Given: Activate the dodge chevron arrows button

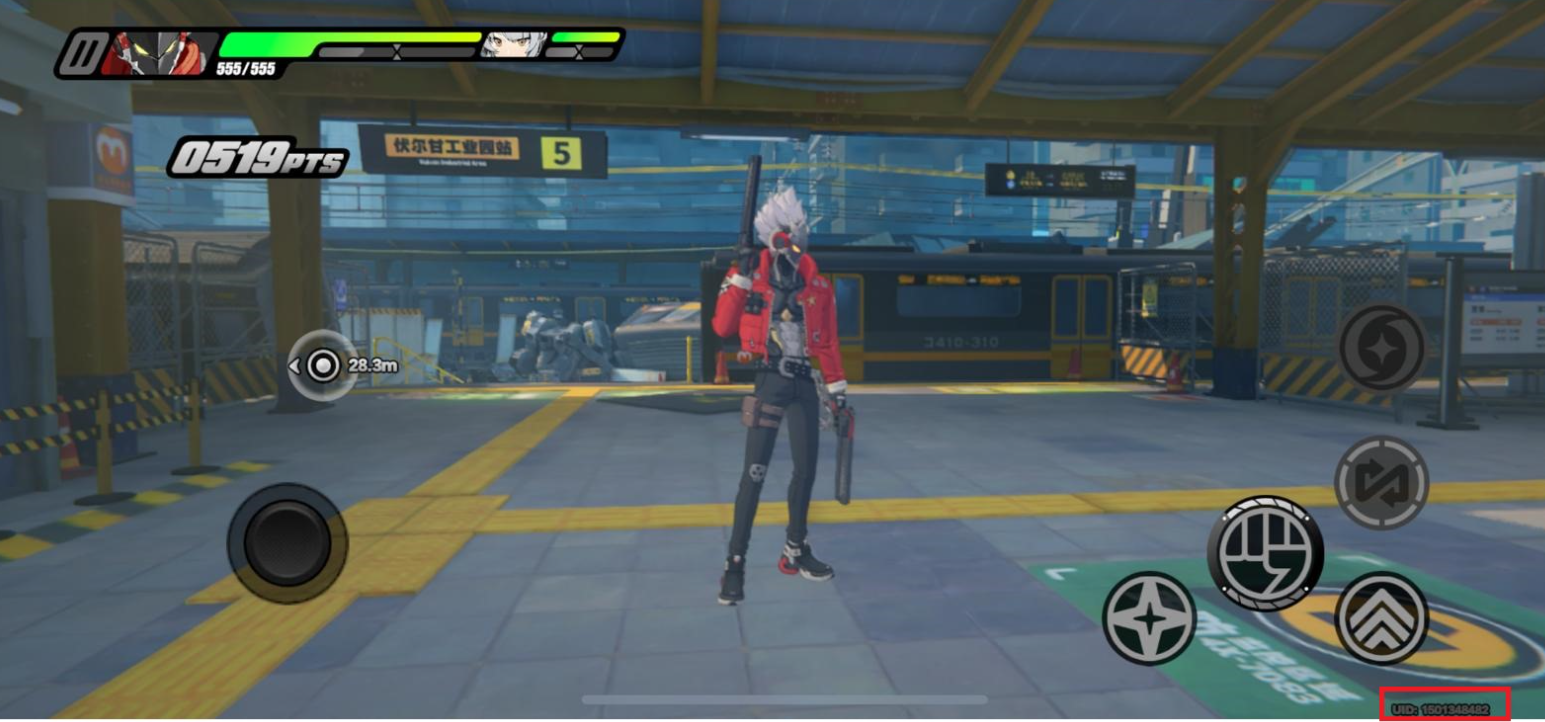Looking at the screenshot, I should point(1381,617).
